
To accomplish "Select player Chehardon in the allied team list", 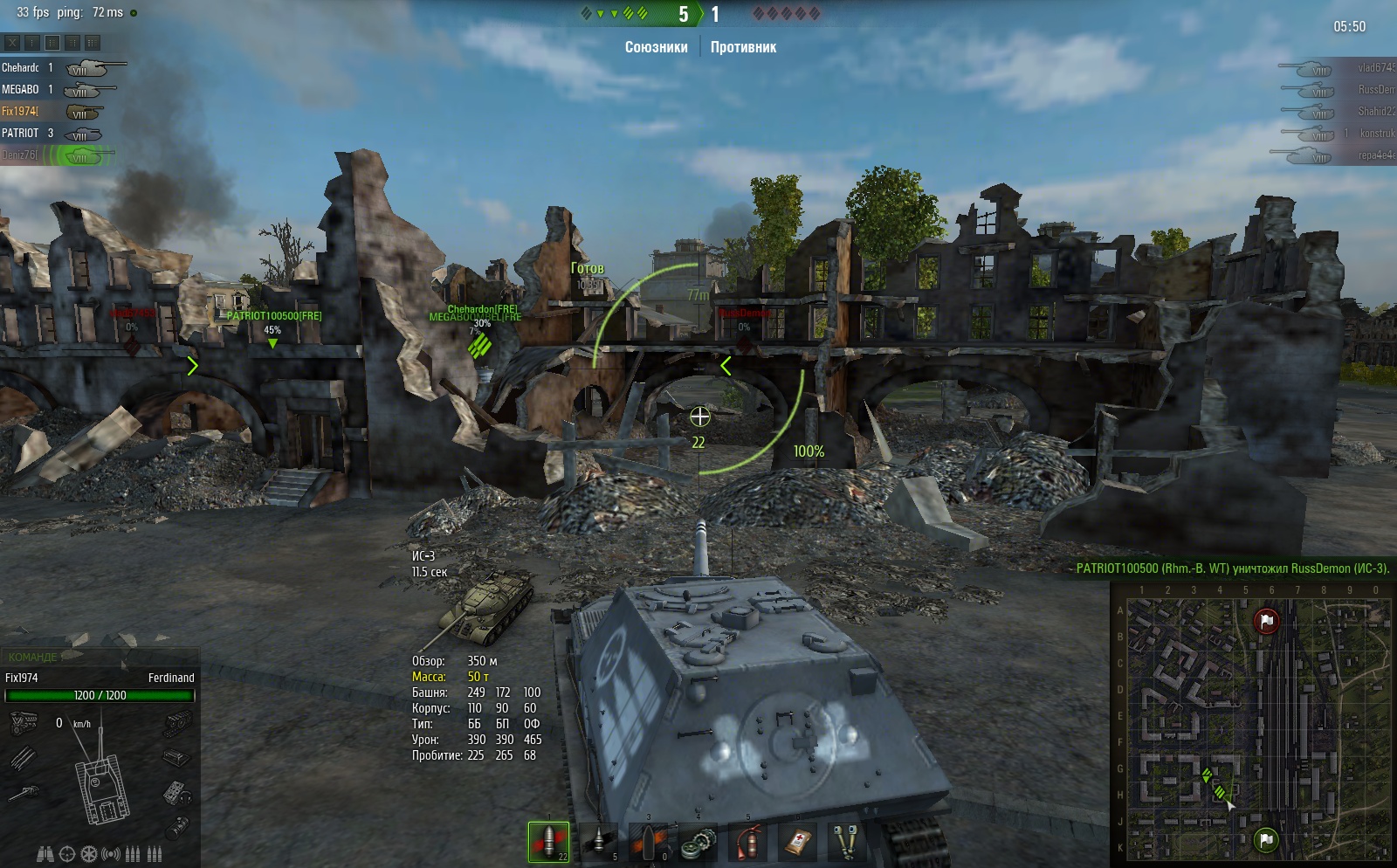I will tap(20, 67).
